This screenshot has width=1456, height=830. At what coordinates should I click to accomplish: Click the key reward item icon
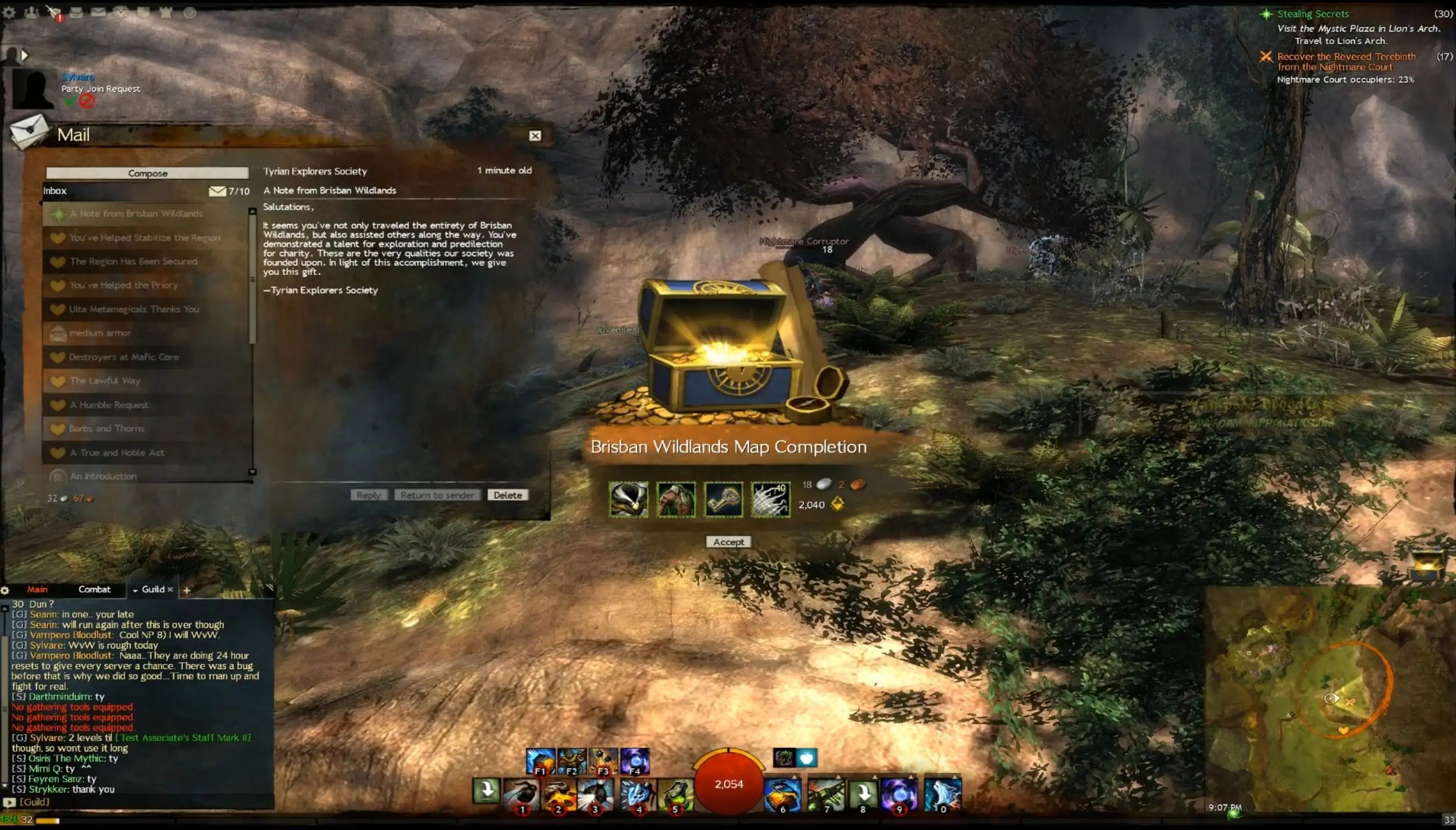pyautogui.click(x=723, y=499)
